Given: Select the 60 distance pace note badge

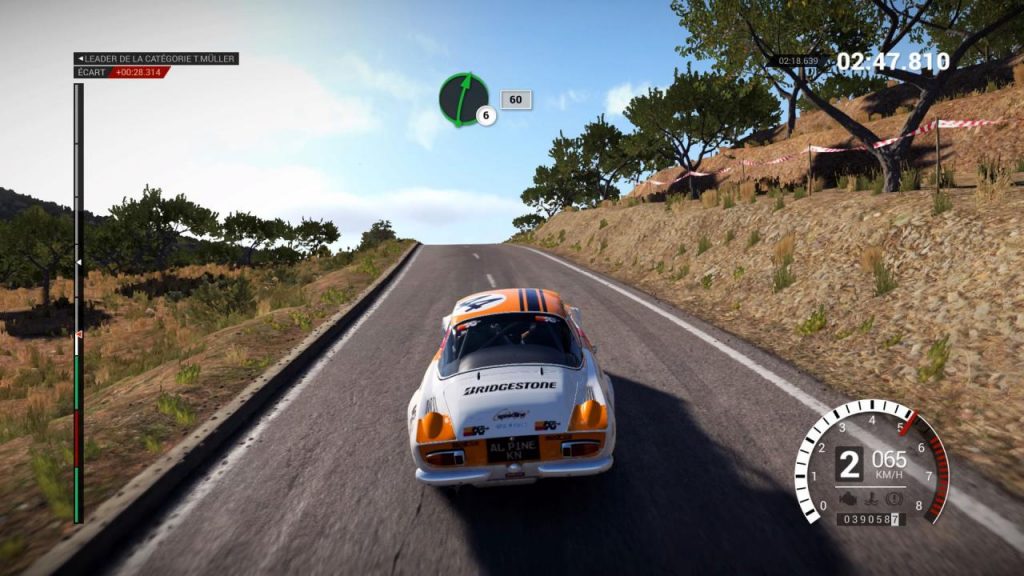Looking at the screenshot, I should pos(516,99).
